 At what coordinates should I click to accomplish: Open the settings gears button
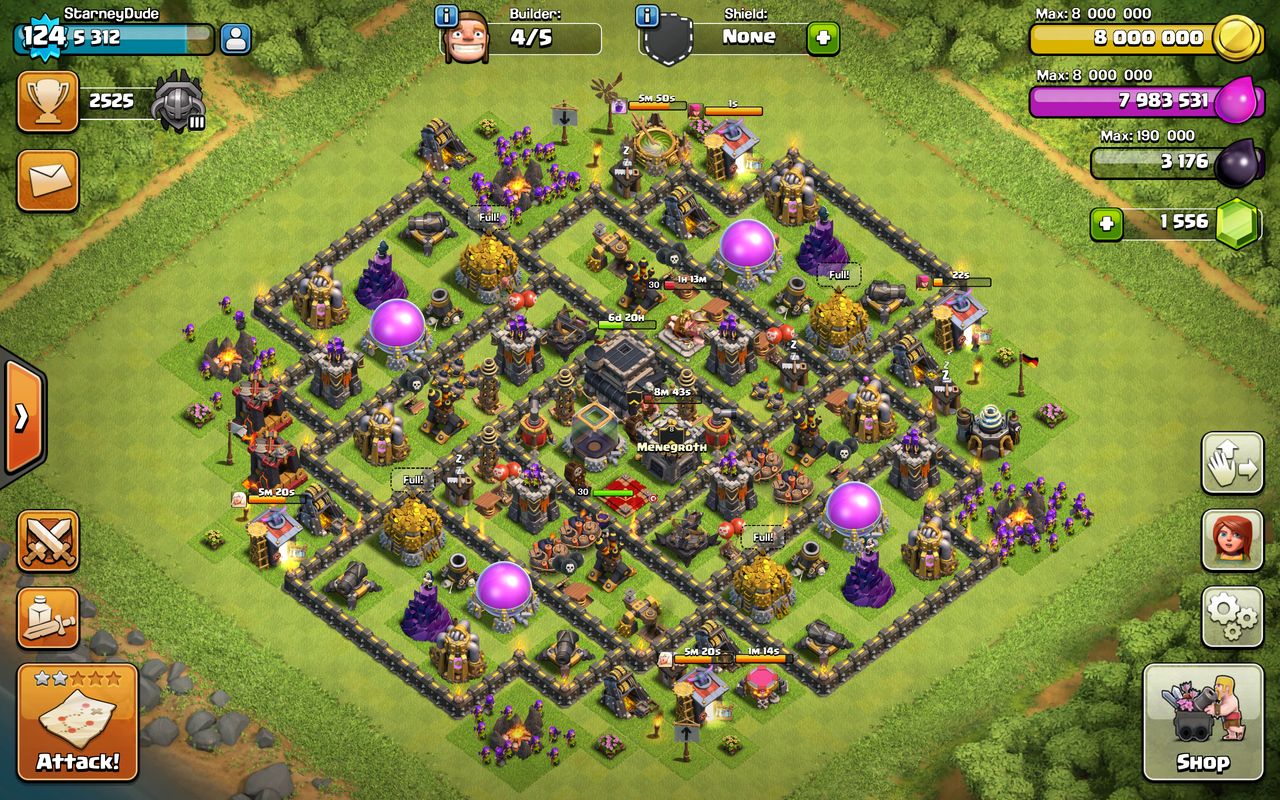click(x=1232, y=617)
